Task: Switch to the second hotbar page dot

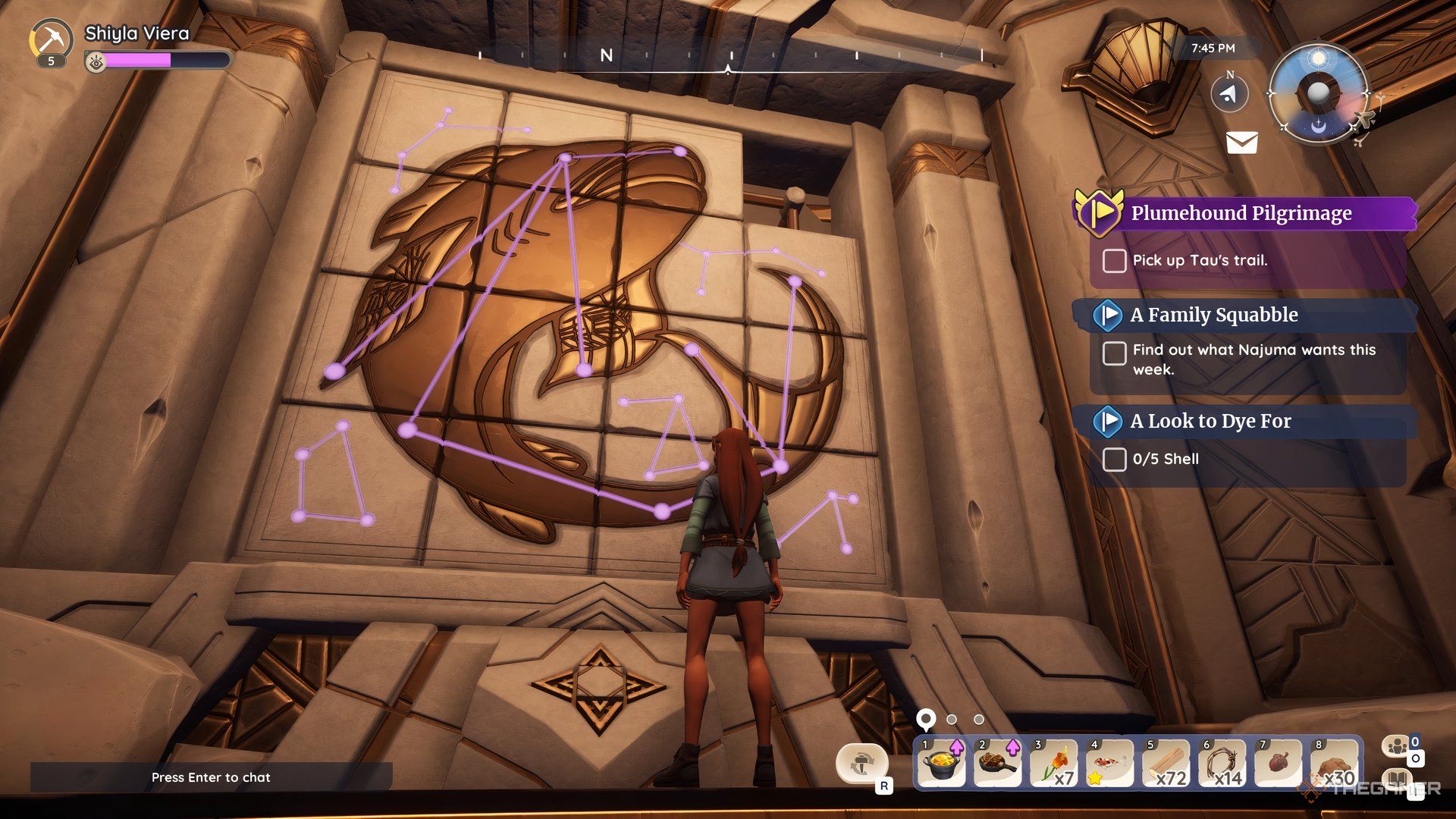Action: (x=952, y=719)
